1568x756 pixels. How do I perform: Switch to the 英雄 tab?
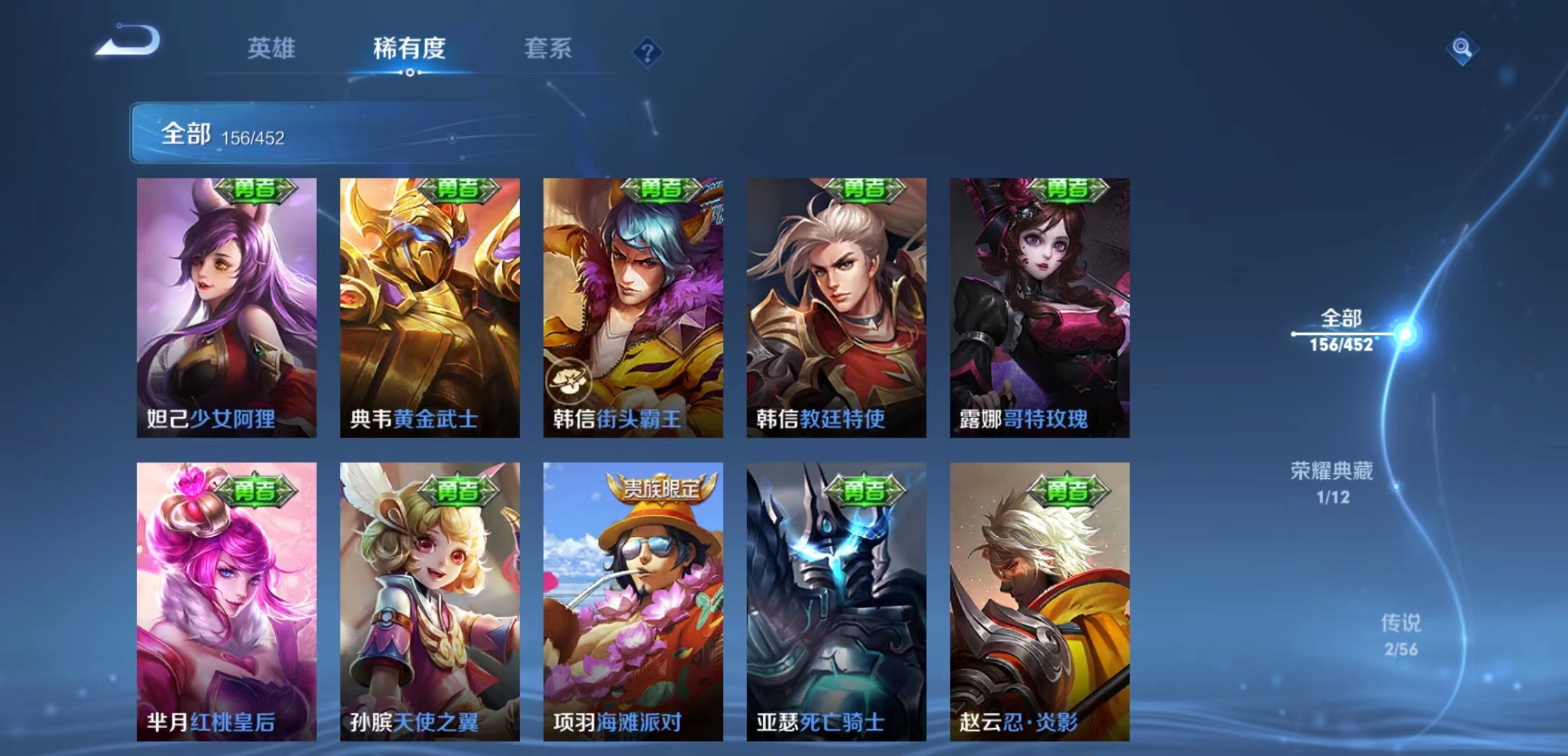272,49
